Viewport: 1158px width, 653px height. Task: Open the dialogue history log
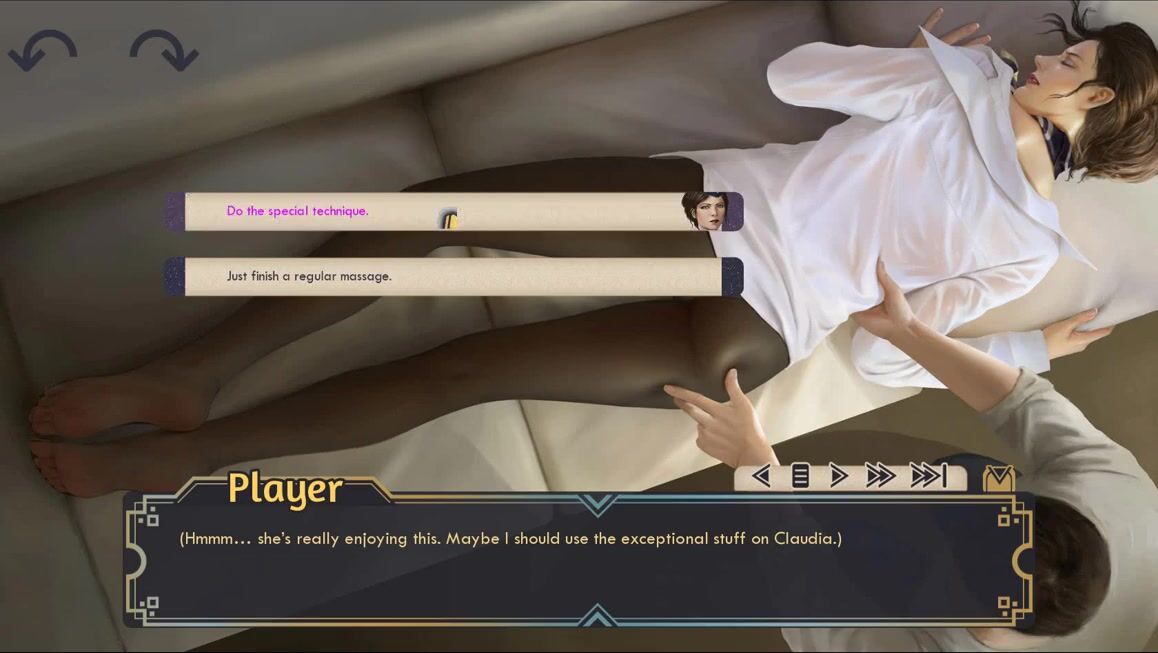pos(800,476)
